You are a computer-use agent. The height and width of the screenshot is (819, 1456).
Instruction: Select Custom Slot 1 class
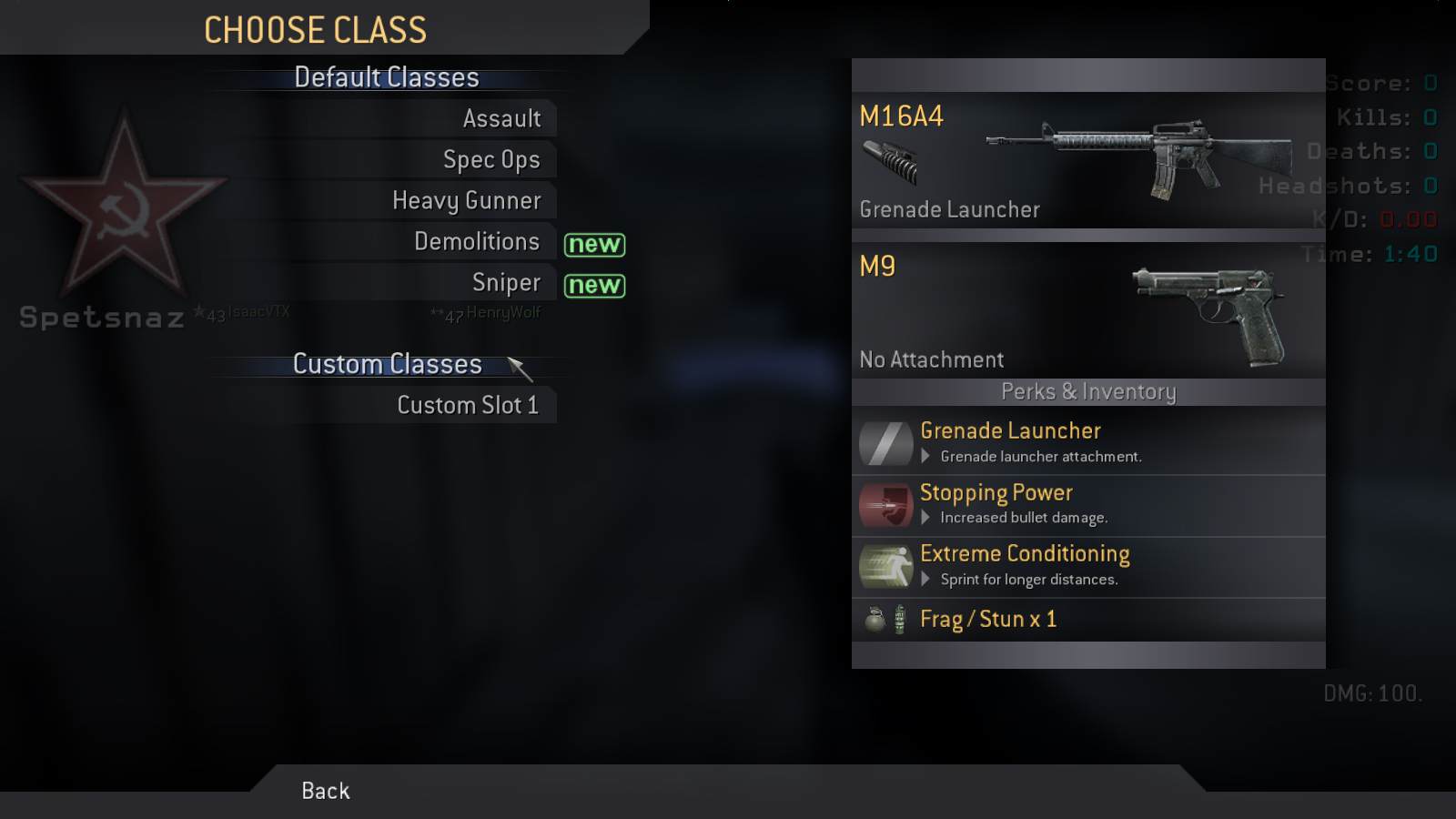468,405
